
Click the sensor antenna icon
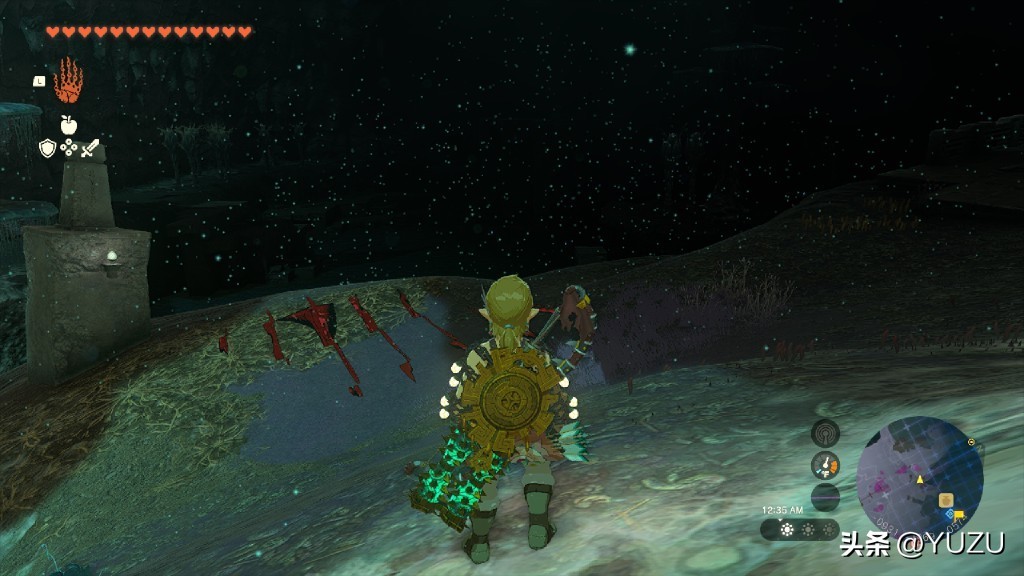click(x=825, y=433)
